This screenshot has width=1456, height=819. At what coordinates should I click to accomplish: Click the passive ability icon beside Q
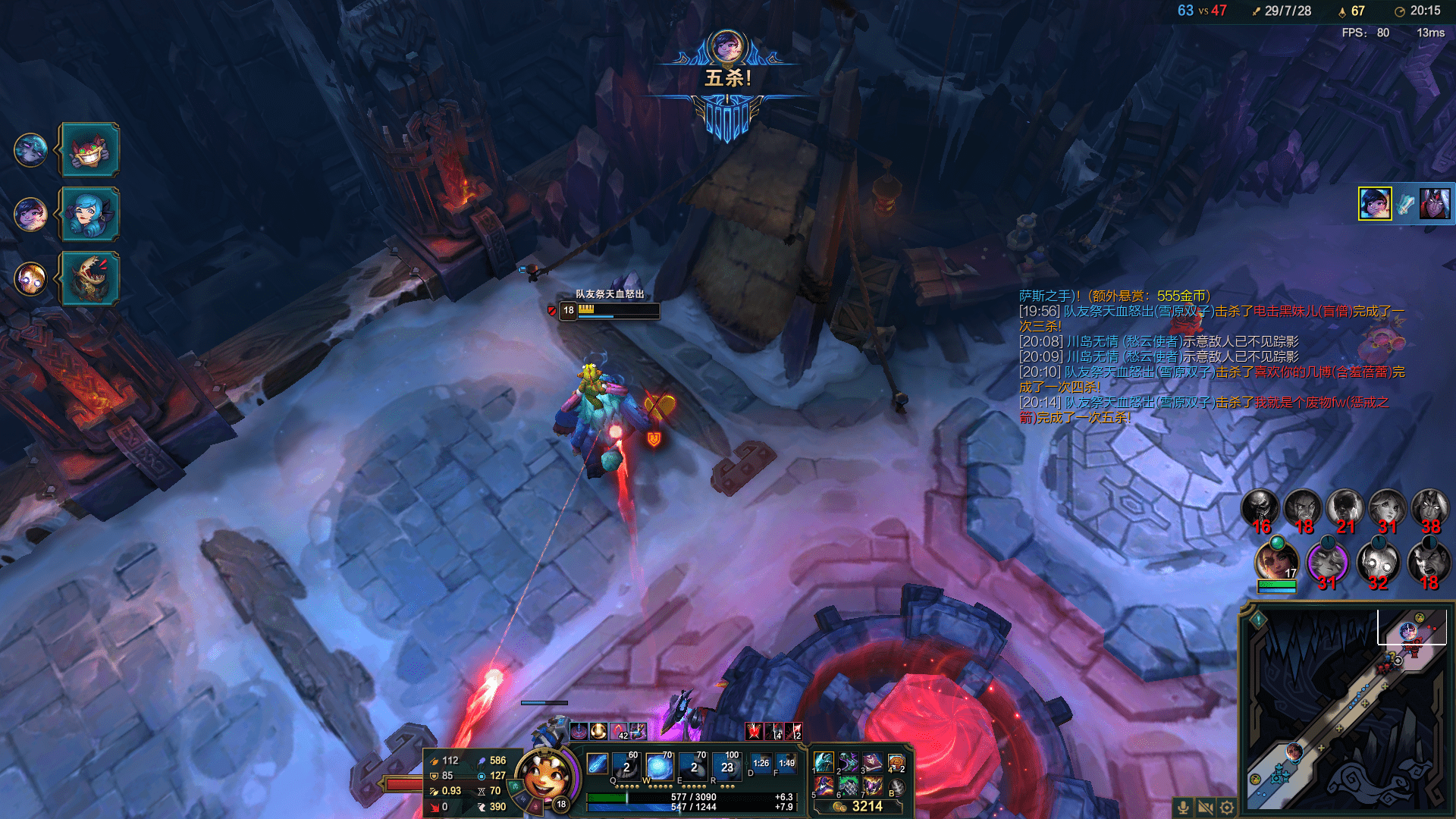597,764
